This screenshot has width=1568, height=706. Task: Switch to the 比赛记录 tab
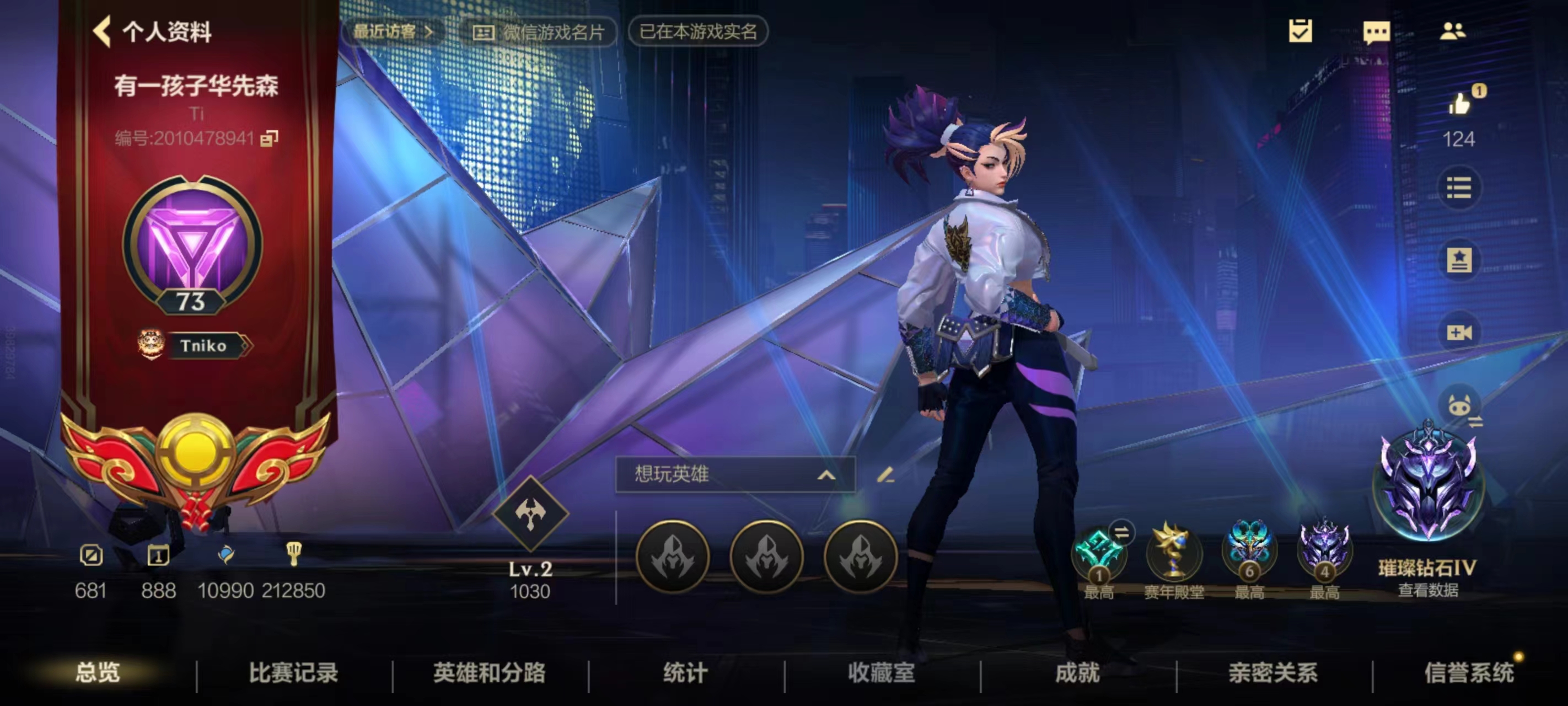[x=293, y=672]
